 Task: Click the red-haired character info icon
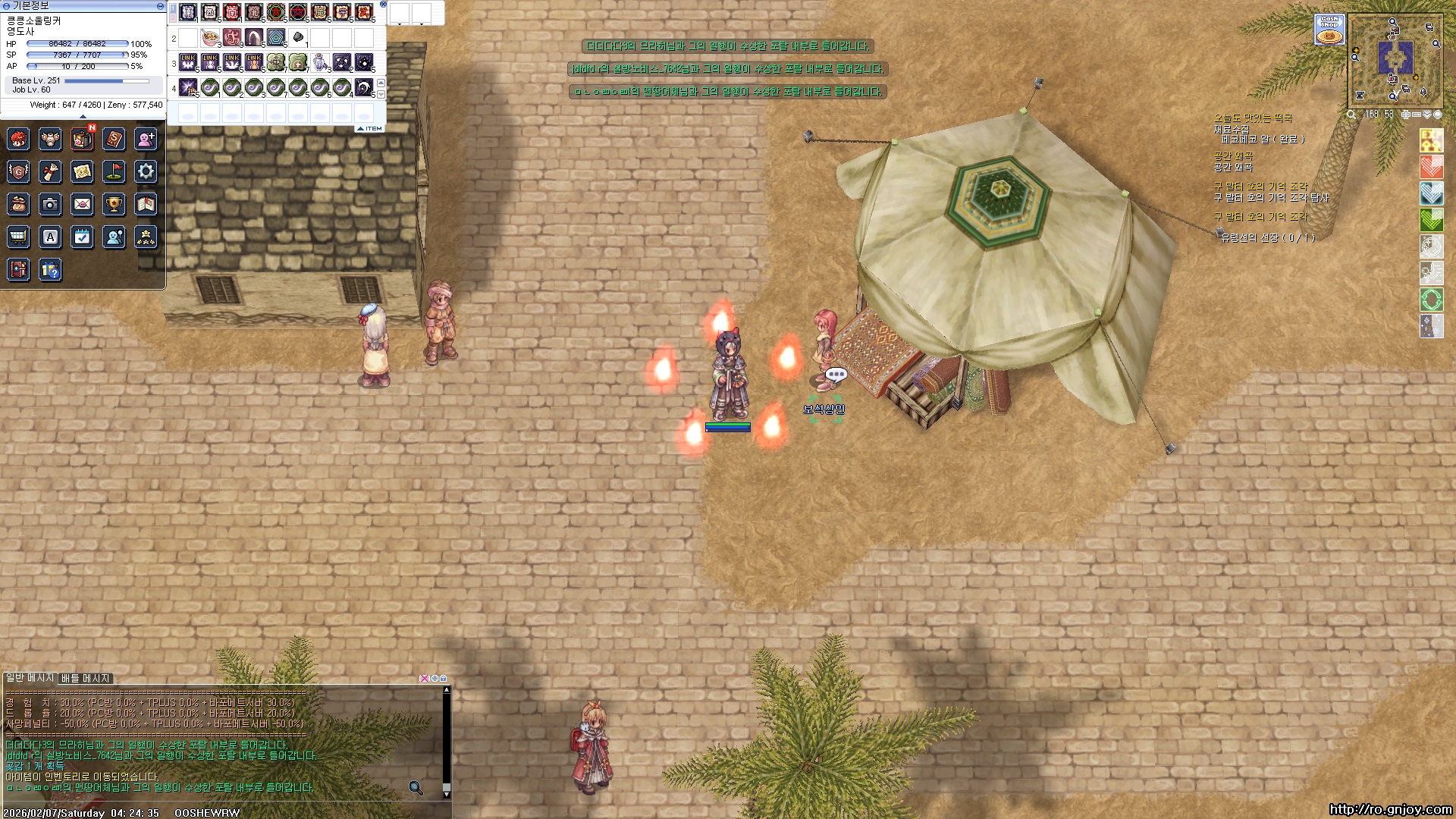click(x=18, y=139)
